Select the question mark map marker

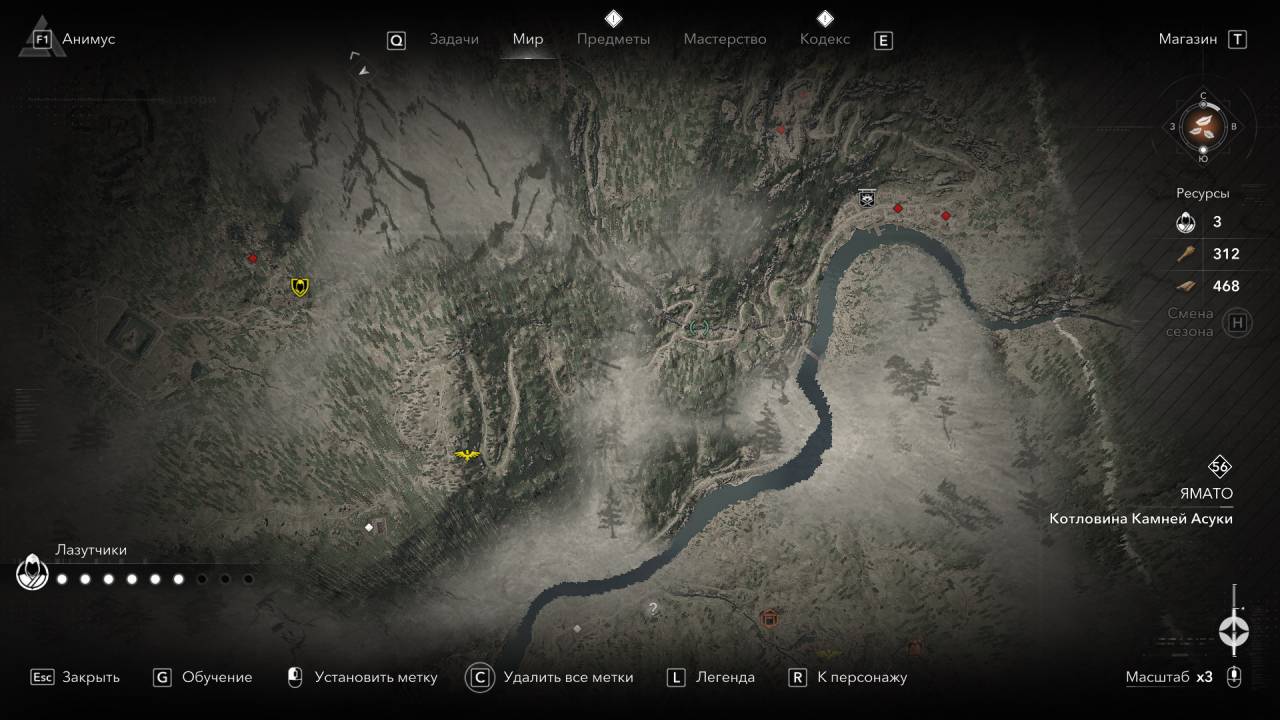pyautogui.click(x=653, y=608)
